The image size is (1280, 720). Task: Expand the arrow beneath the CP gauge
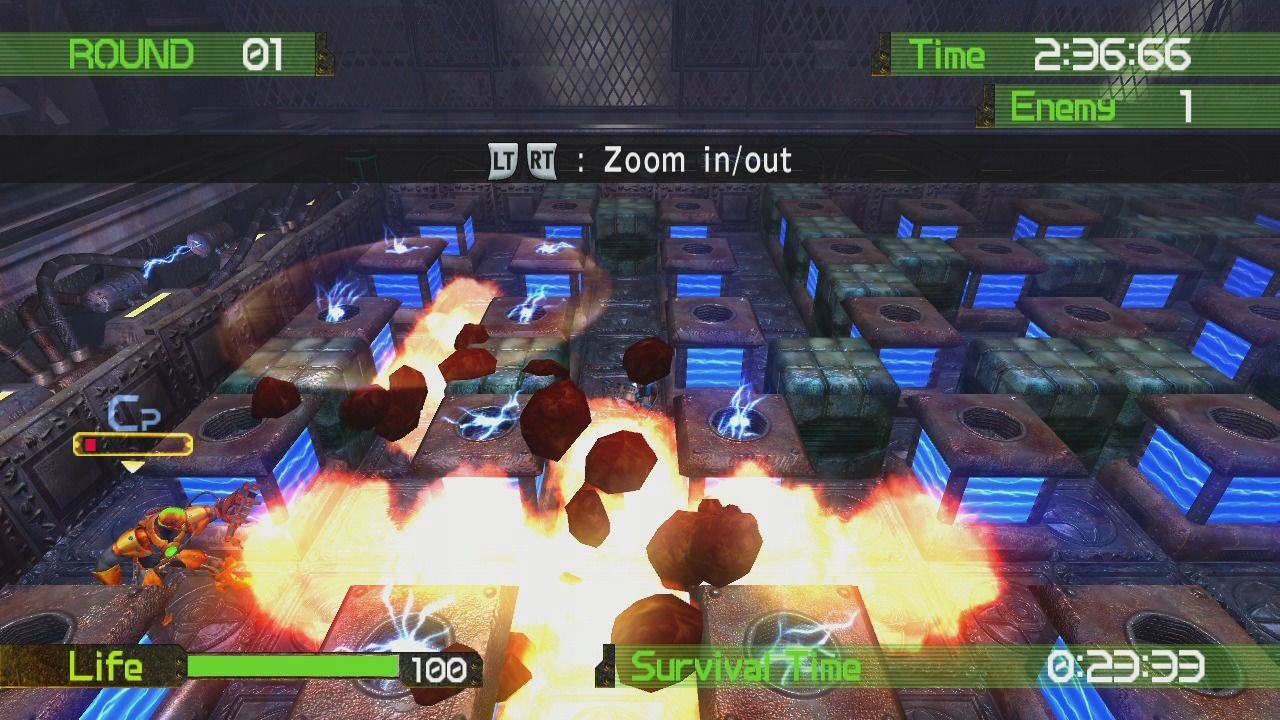(x=130, y=465)
